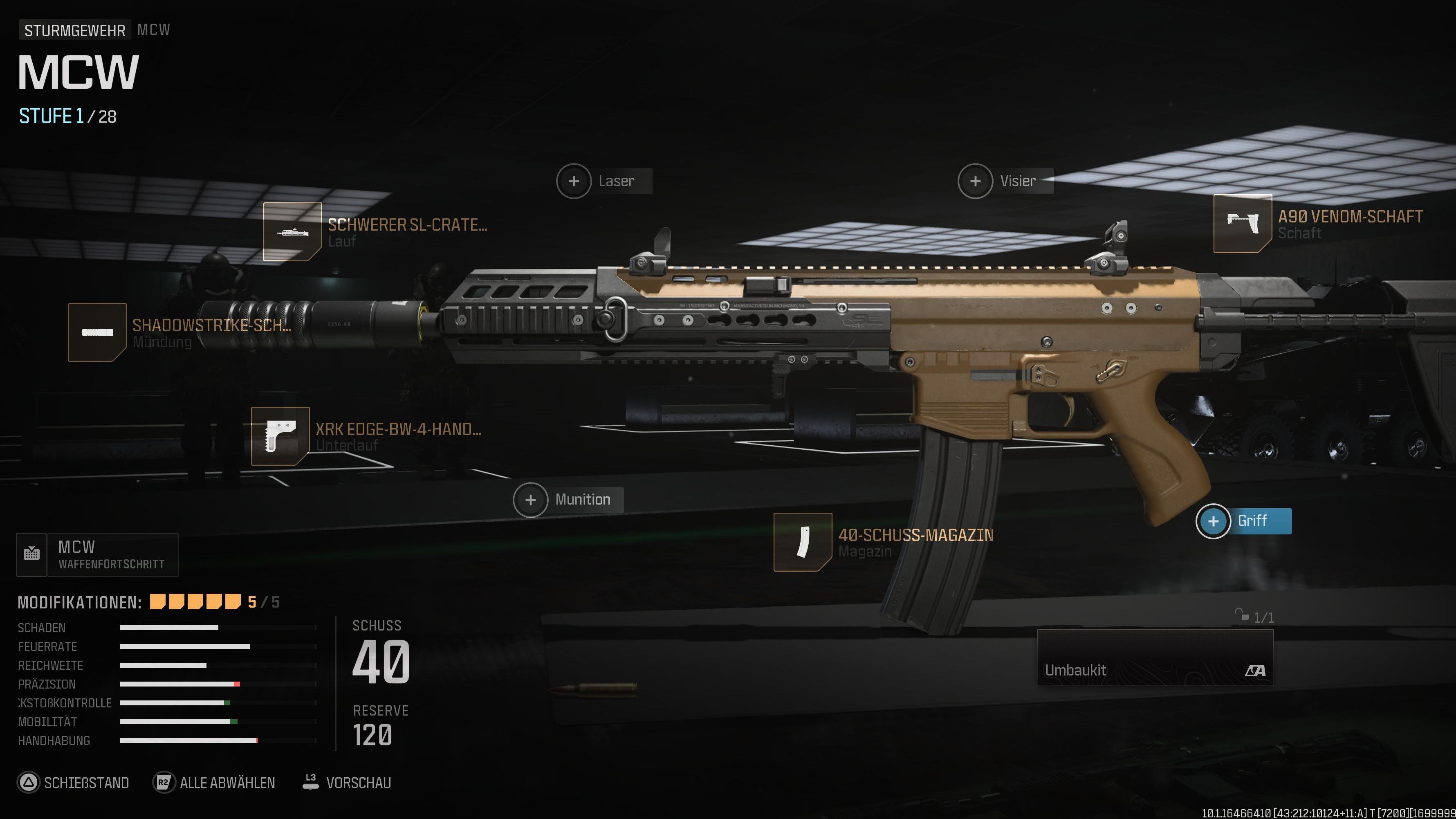Select the MCW breadcrumb label
Viewport: 1456px width, 819px height.
click(x=154, y=29)
